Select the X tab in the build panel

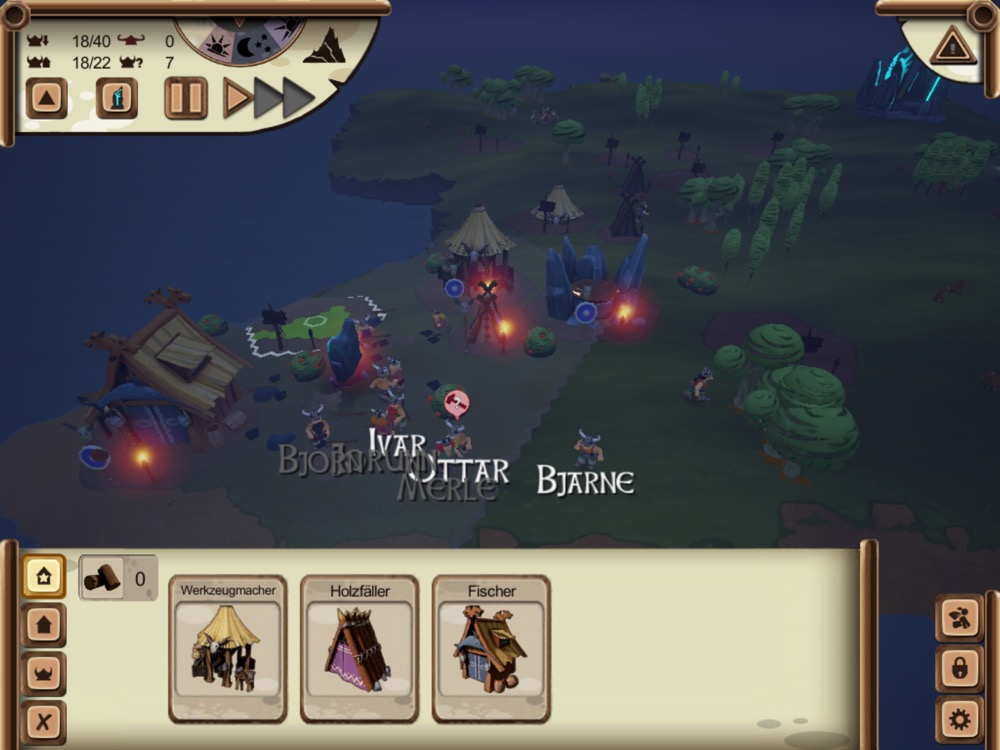[44, 721]
